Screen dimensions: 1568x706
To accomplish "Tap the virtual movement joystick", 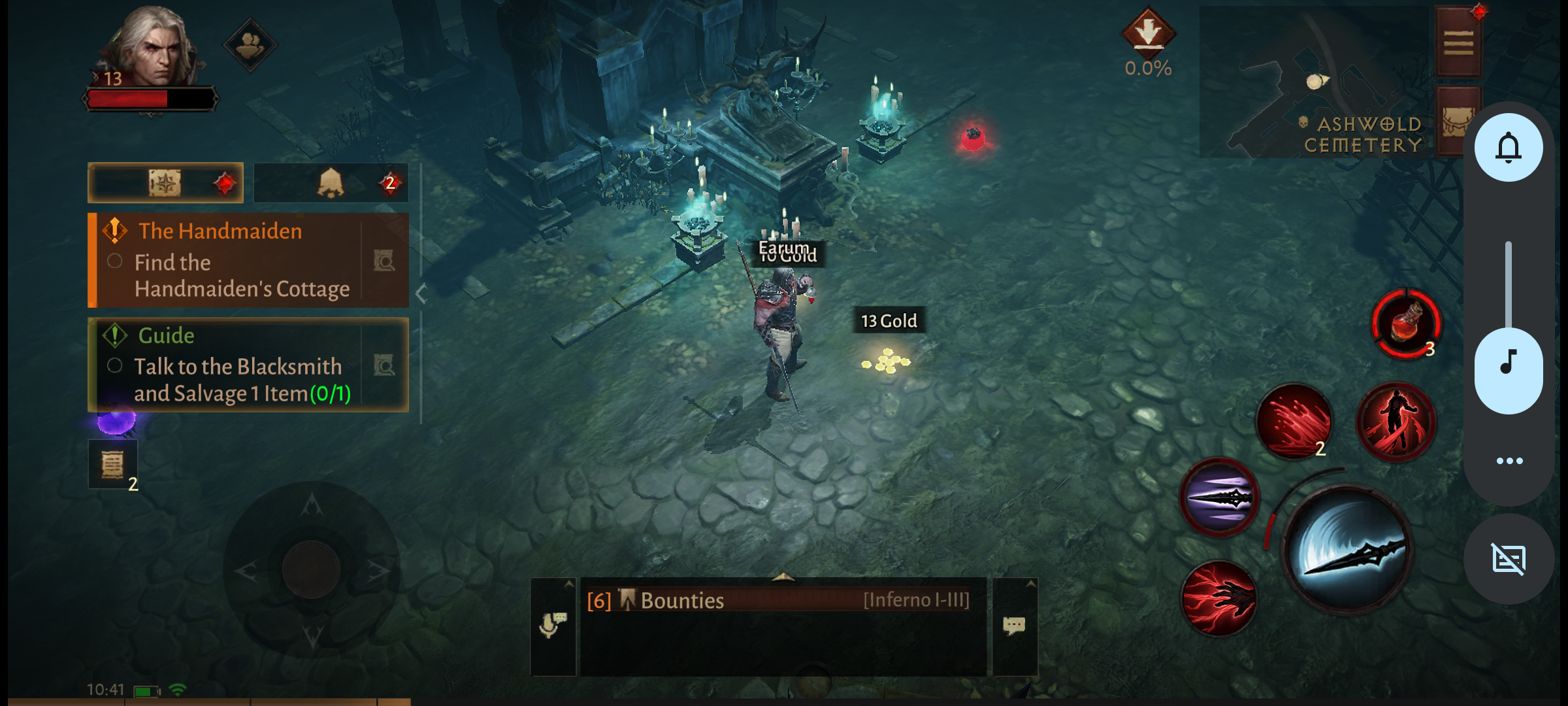I will coord(312,569).
